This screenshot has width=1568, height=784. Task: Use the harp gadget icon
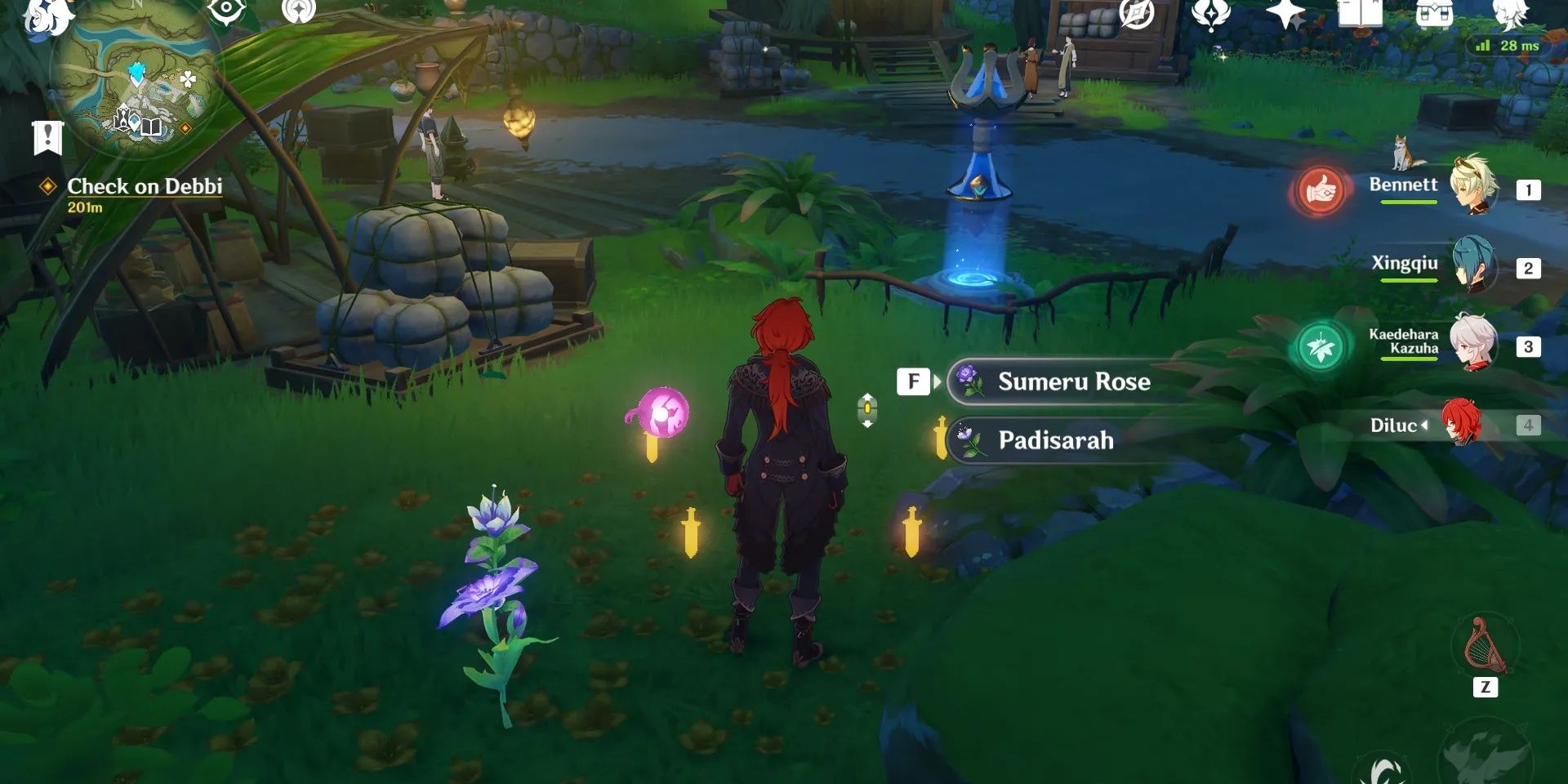point(1485,647)
